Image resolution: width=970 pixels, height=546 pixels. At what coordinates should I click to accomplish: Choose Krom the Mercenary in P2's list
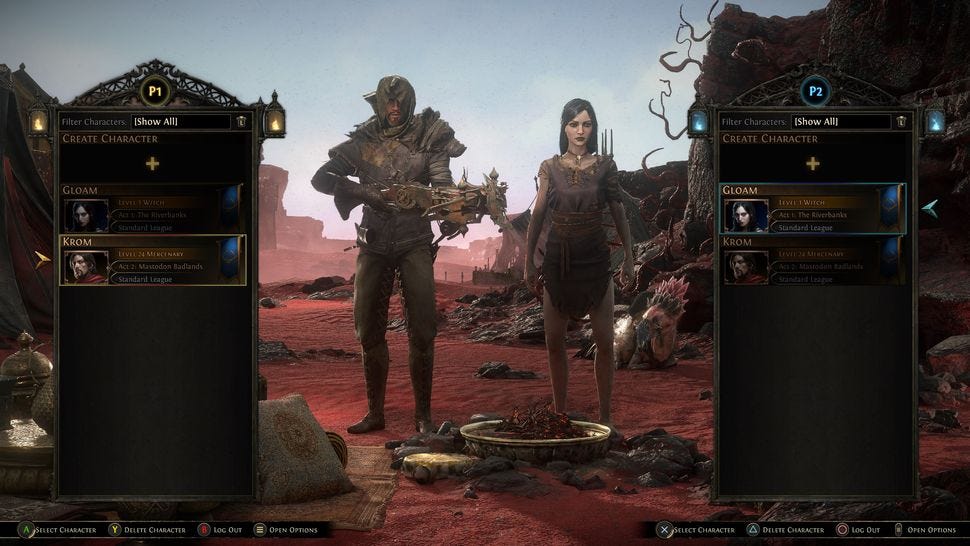812,261
